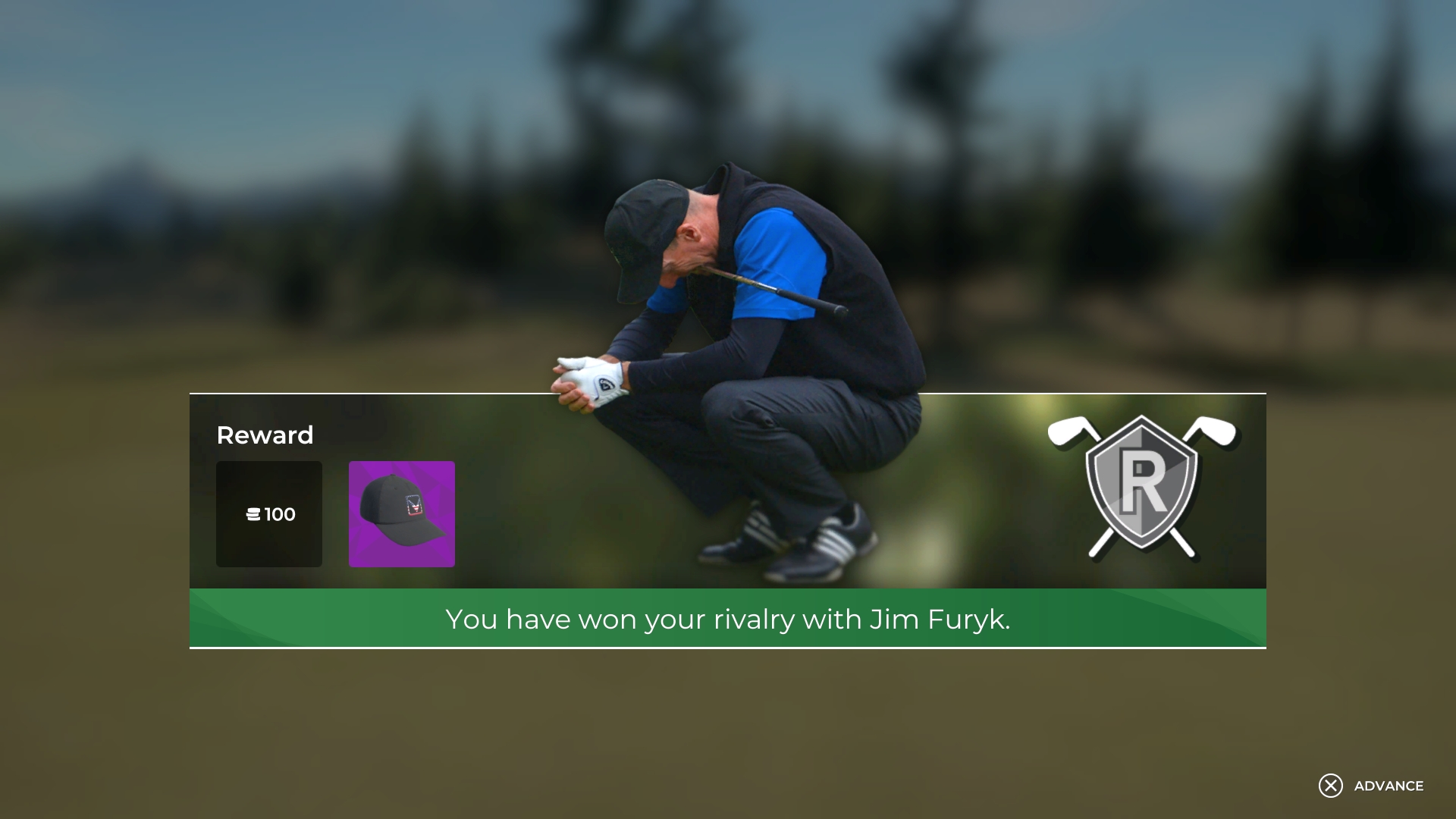Toggle the 100 coin reward tile
This screenshot has width=1456, height=819.
[x=269, y=514]
